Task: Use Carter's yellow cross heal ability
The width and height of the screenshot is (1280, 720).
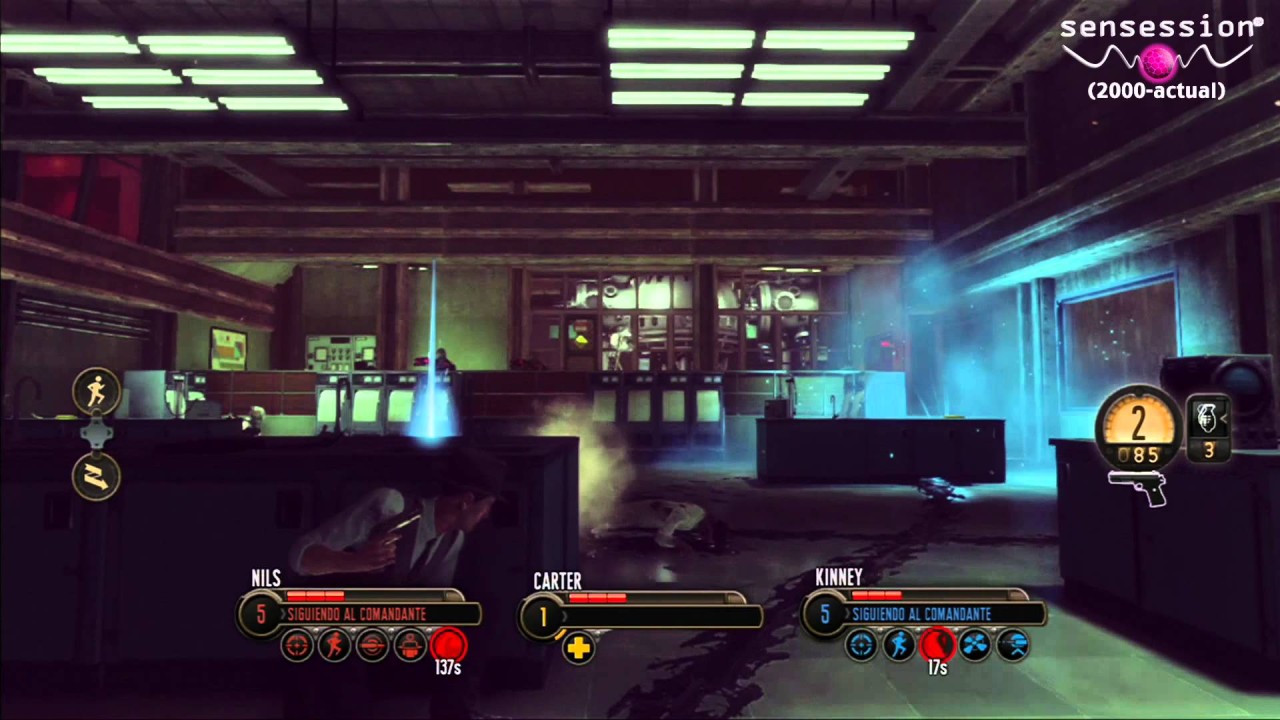Action: coord(578,648)
